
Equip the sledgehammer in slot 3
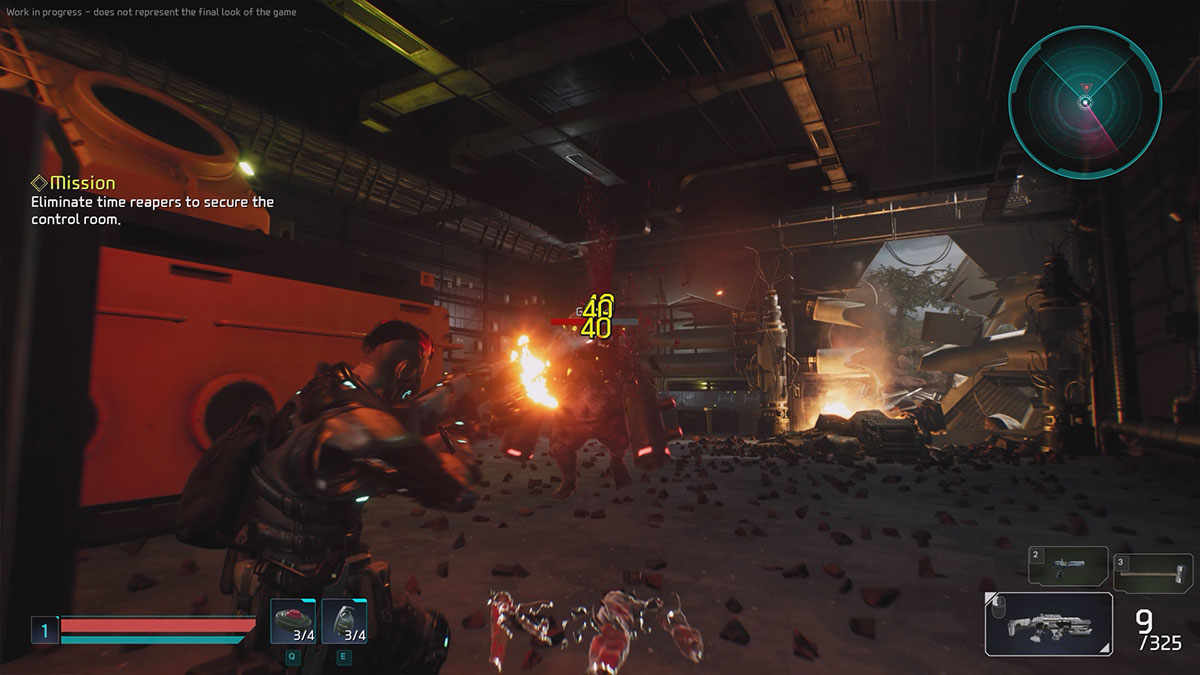pos(1152,571)
